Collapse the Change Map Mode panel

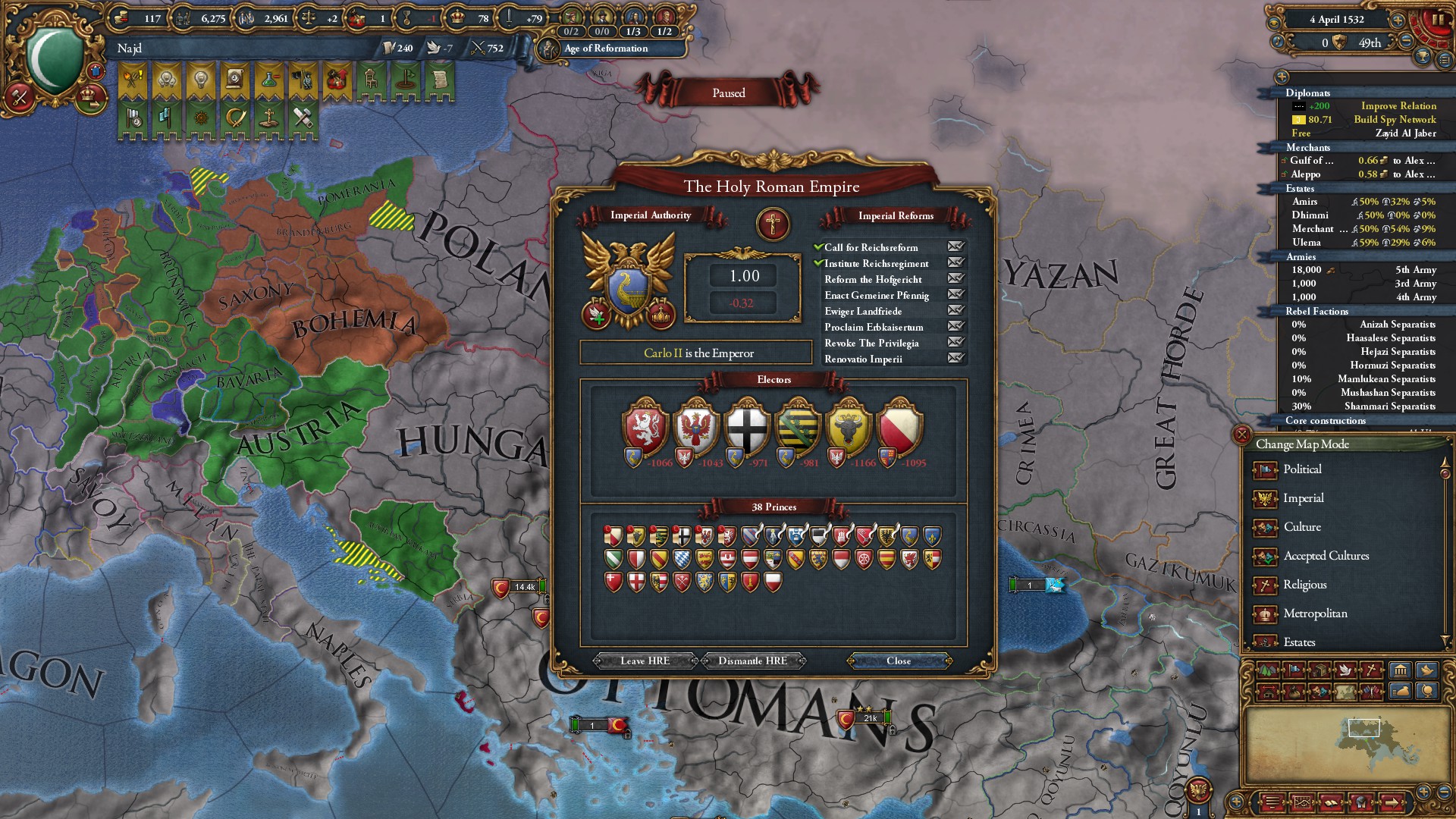pyautogui.click(x=1242, y=433)
